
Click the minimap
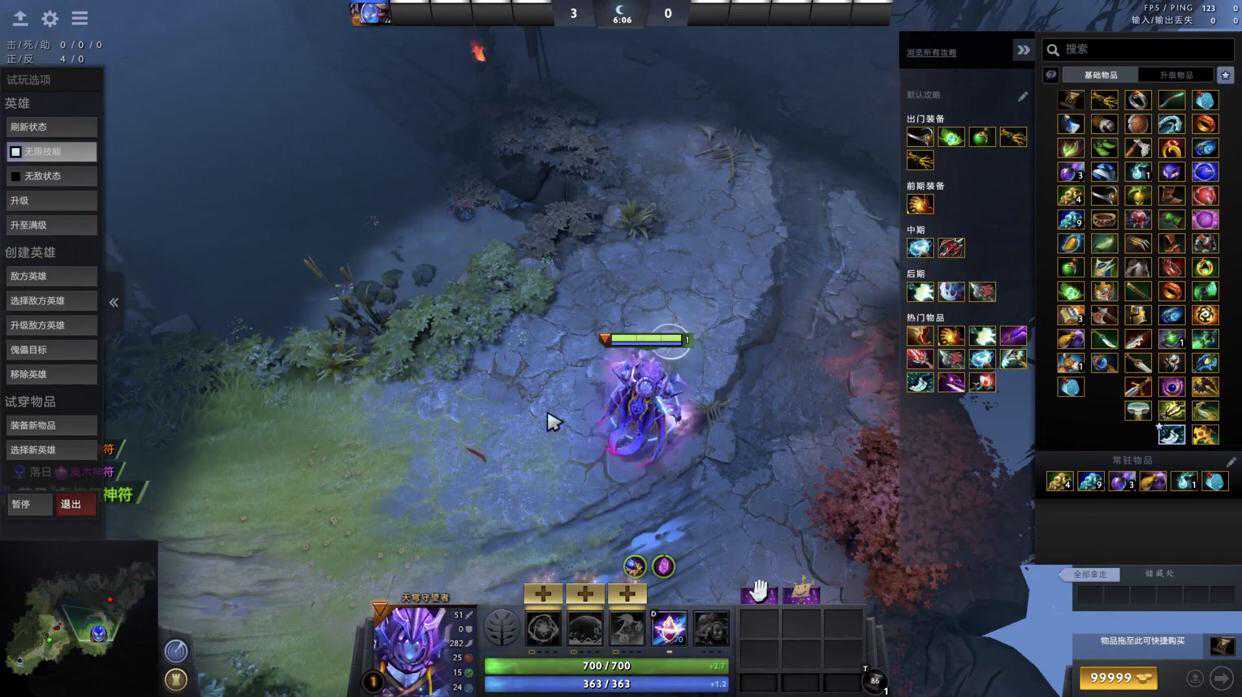point(78,618)
